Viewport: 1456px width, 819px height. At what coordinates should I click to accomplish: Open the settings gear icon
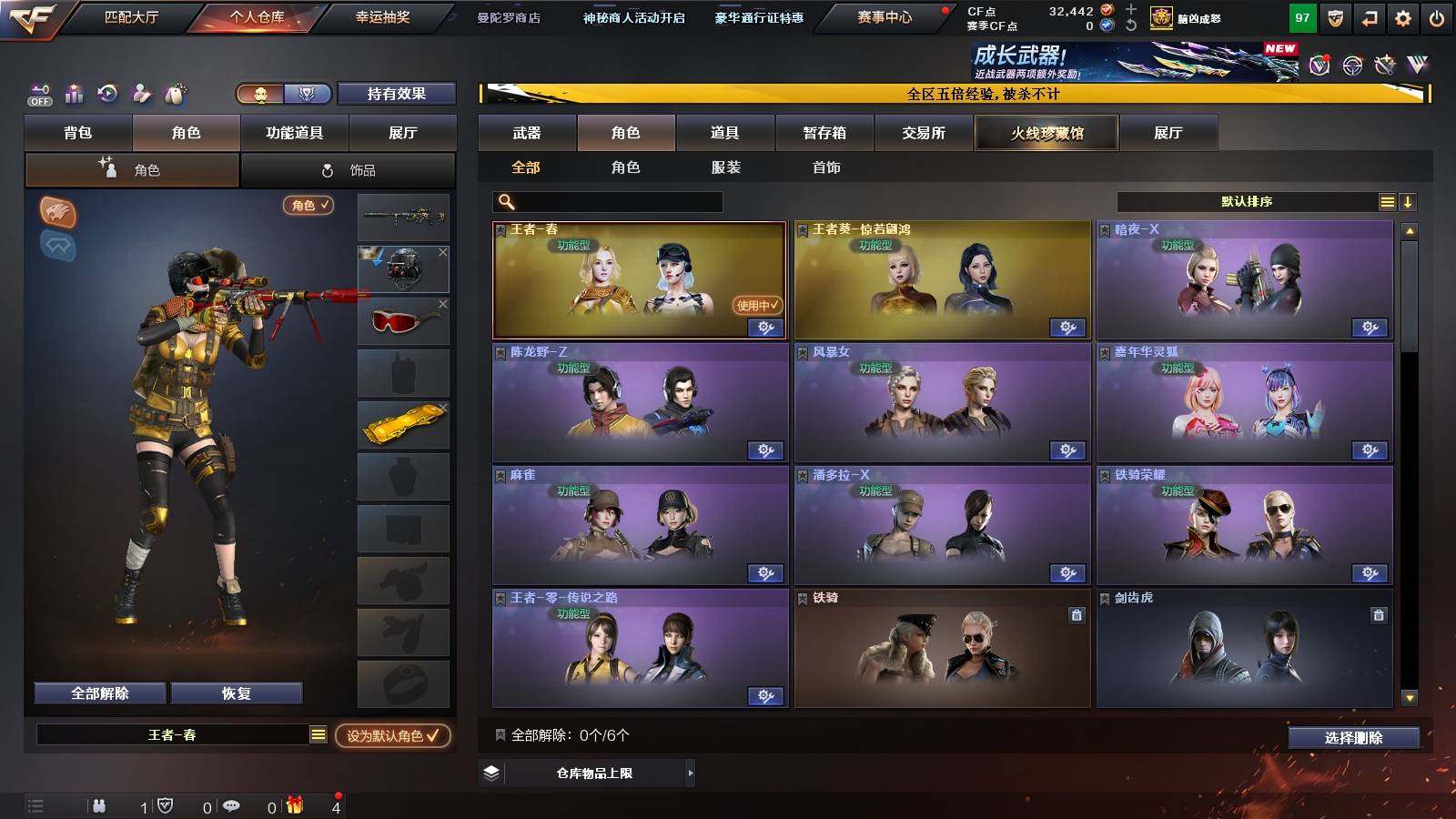[x=1401, y=18]
